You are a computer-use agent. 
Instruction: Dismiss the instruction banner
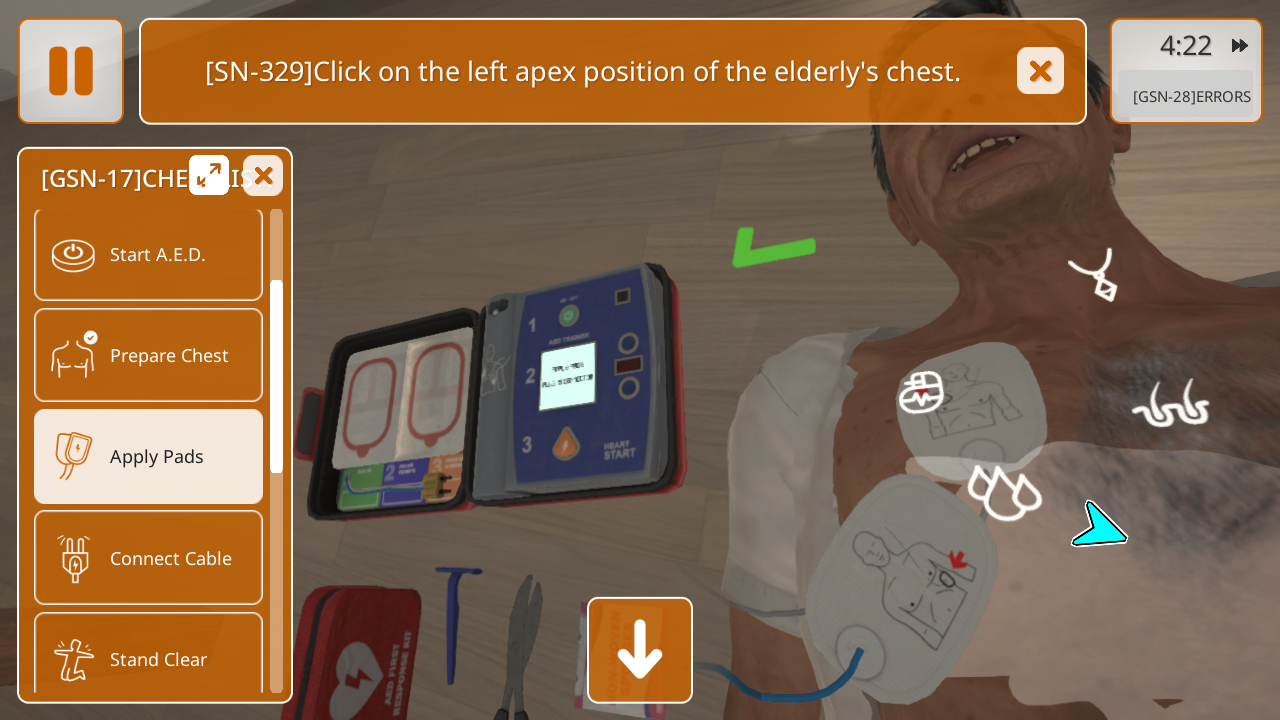[x=1040, y=71]
